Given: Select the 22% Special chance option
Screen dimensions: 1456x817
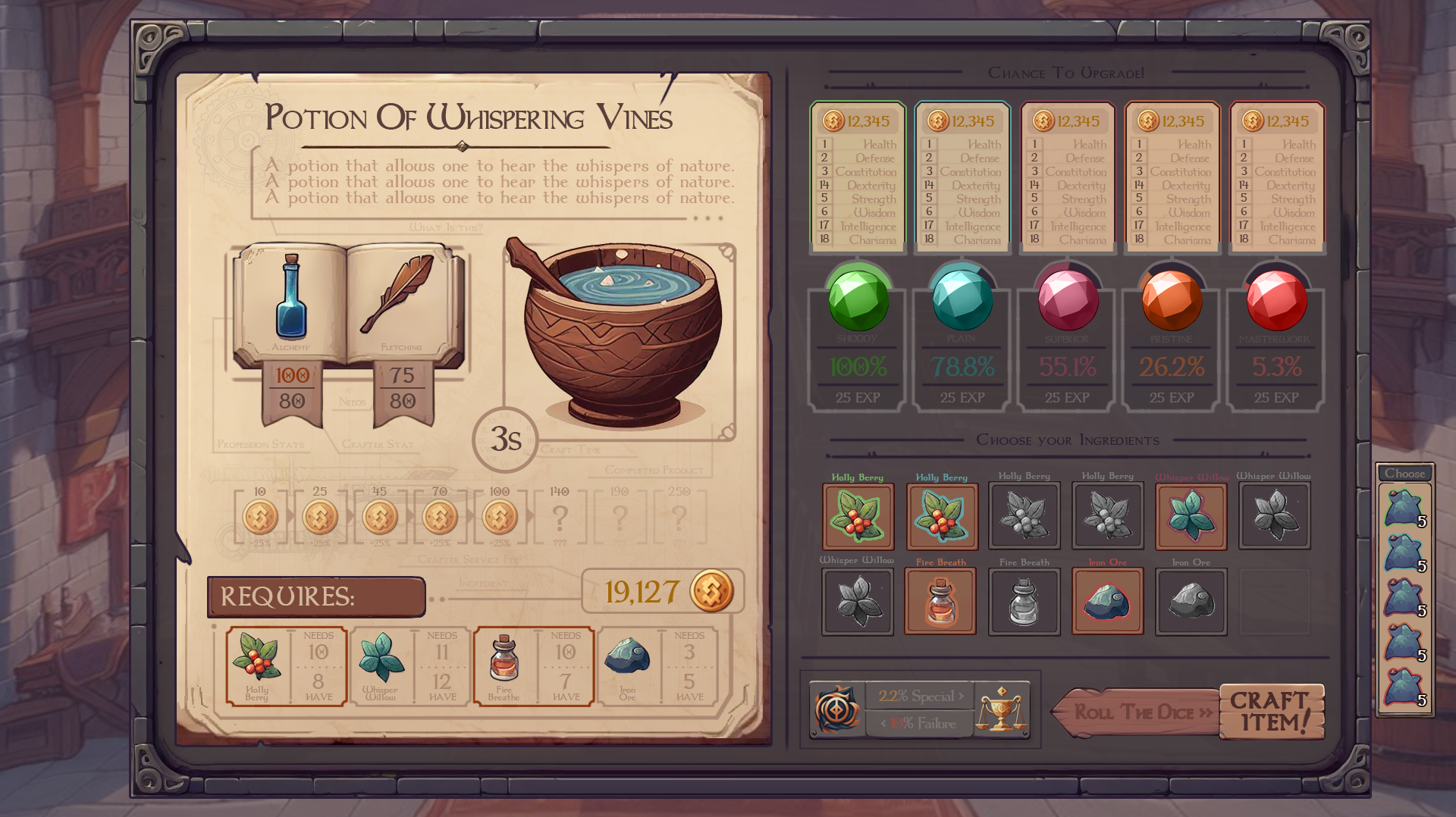Looking at the screenshot, I should click(919, 696).
